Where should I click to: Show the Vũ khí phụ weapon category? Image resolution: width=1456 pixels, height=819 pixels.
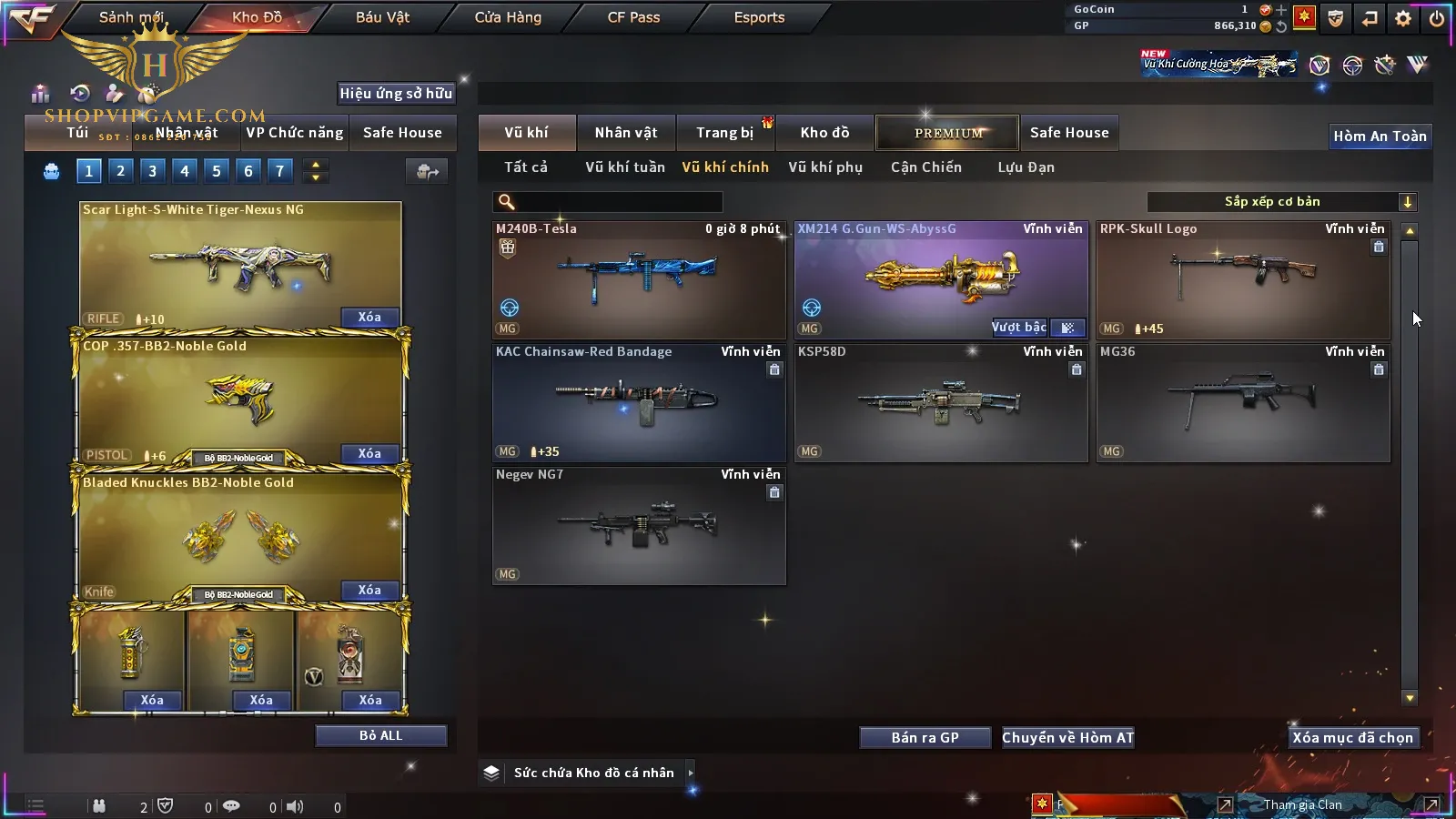pos(824,167)
